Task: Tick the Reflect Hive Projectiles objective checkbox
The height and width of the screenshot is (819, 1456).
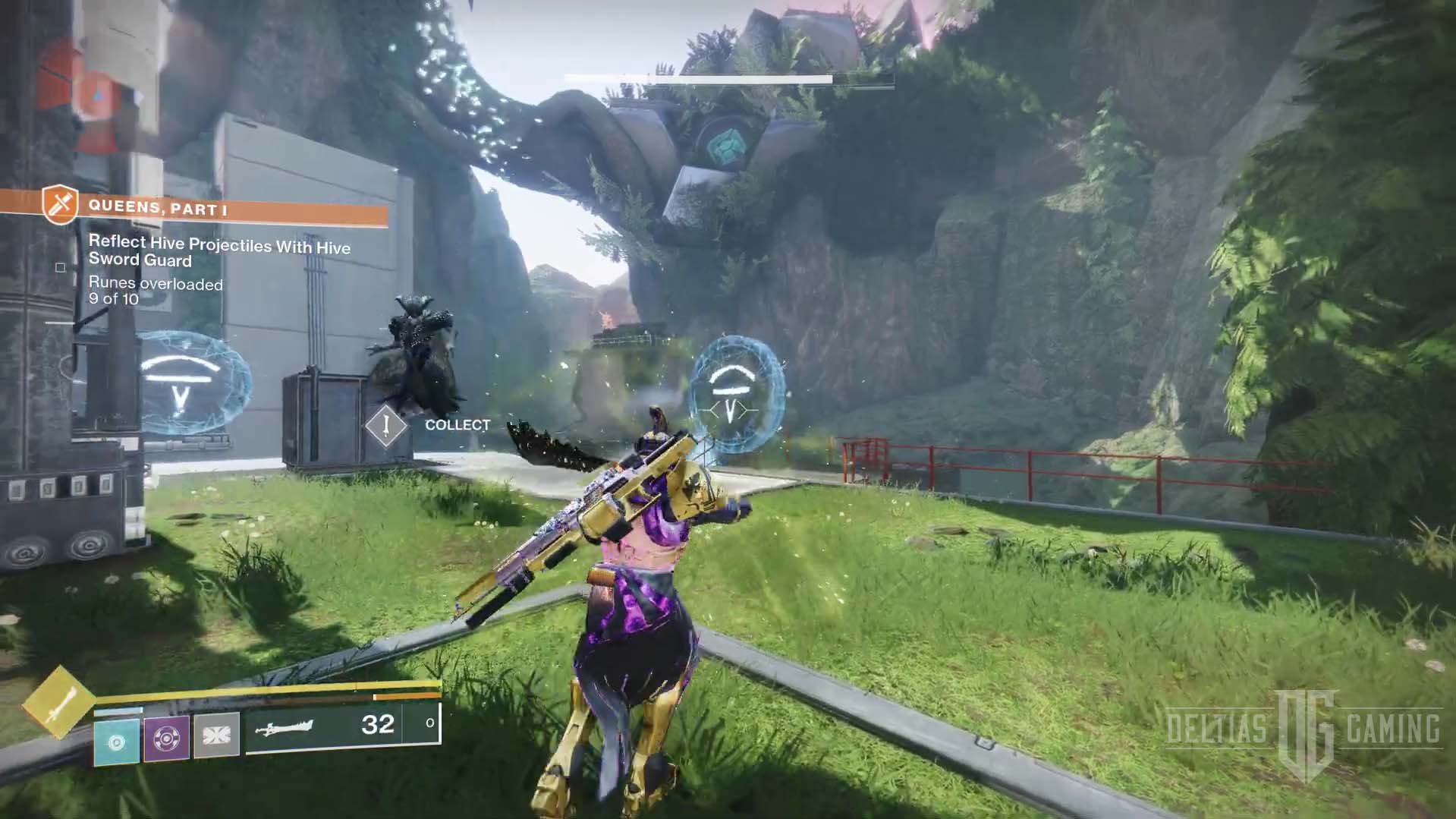Action: 61,267
